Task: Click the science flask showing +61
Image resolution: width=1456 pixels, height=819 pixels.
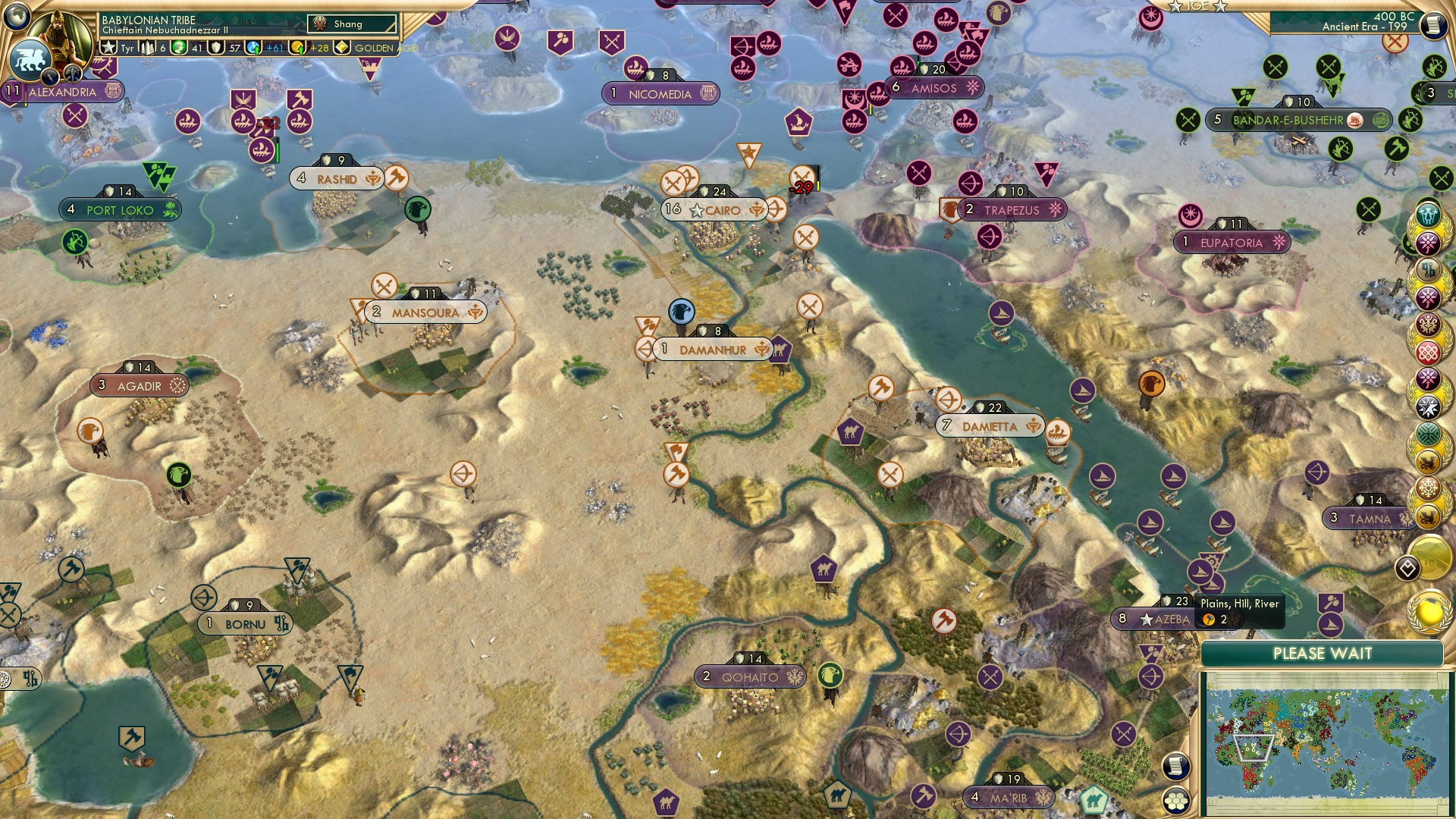Action: pos(253,48)
